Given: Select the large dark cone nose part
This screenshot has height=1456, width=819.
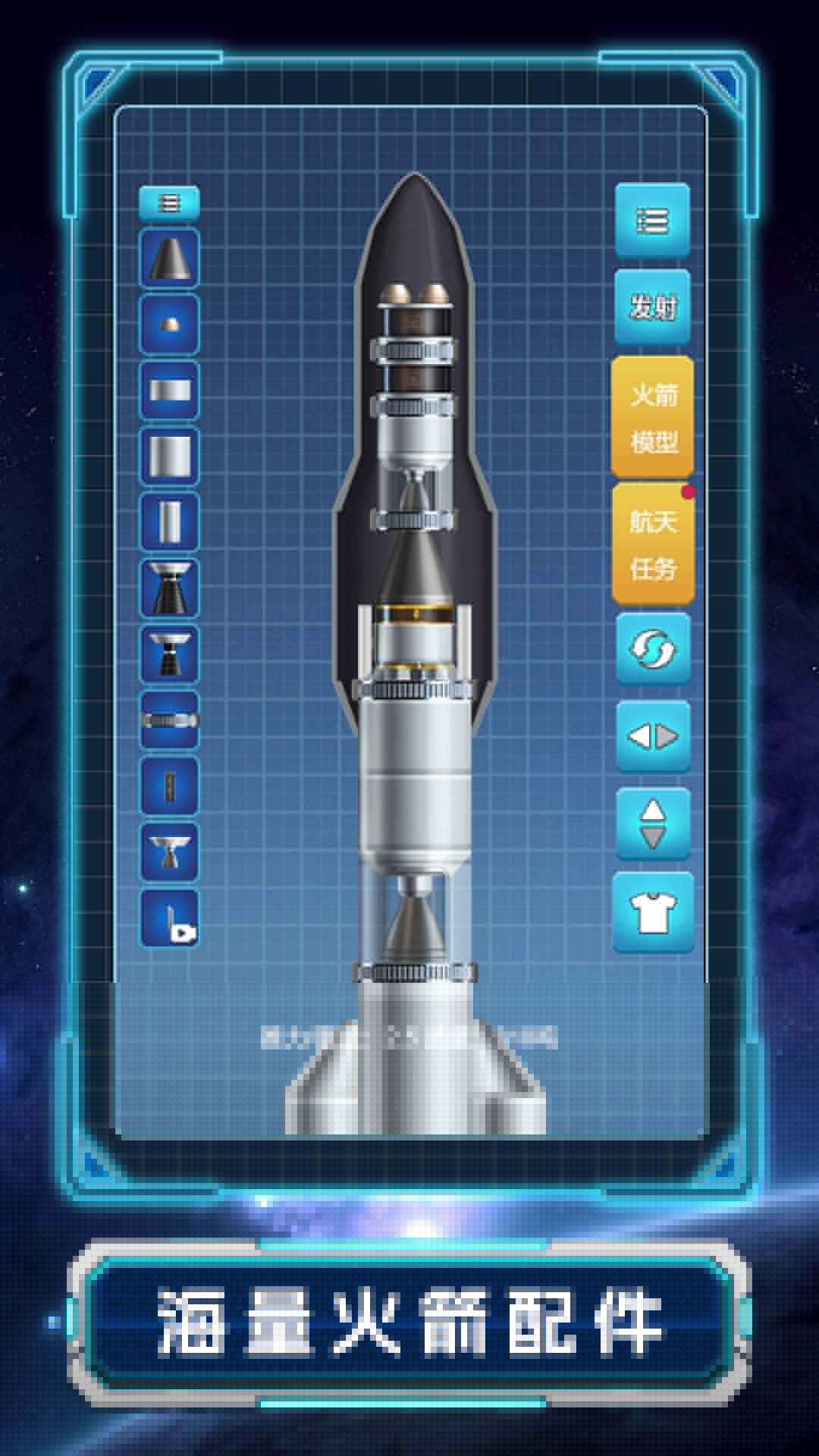Looking at the screenshot, I should [169, 259].
